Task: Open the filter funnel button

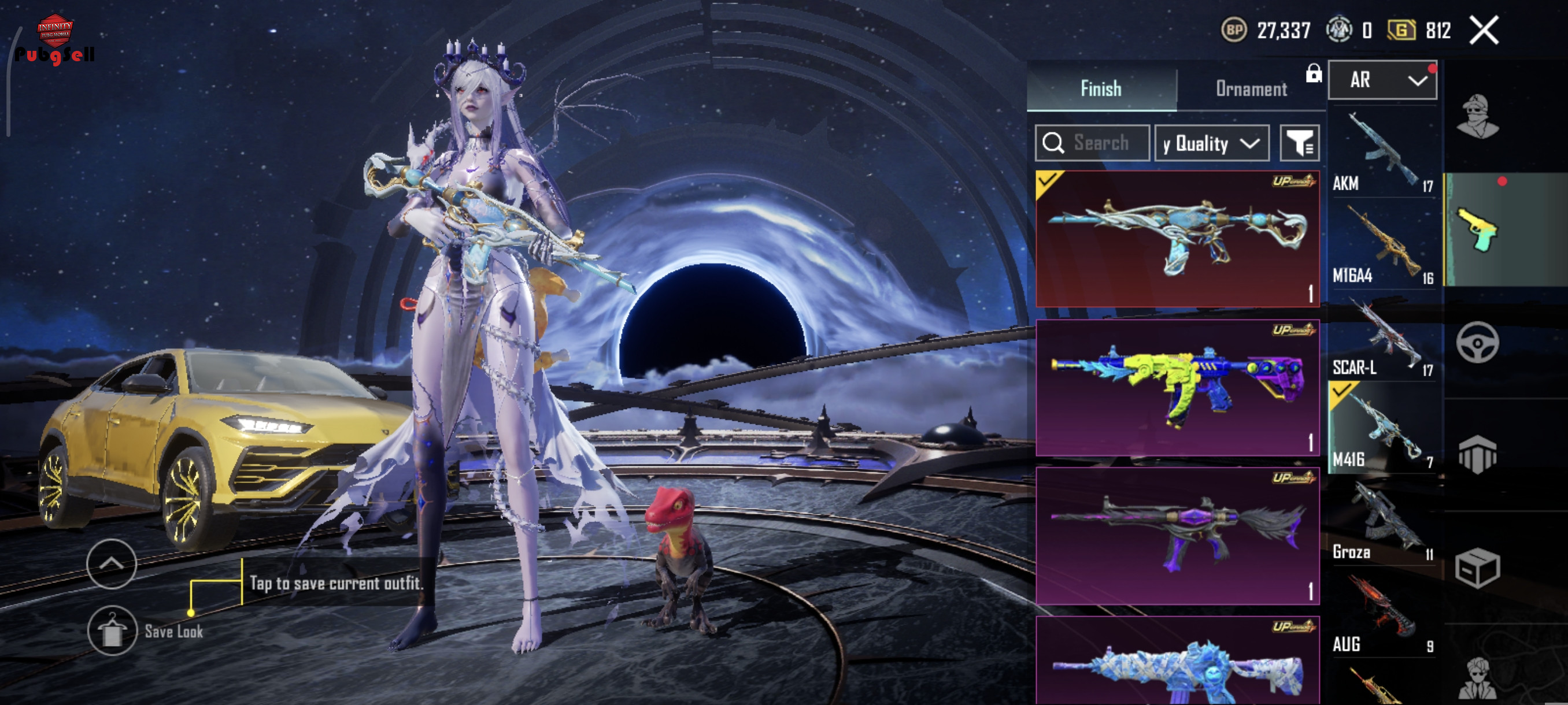Action: pyautogui.click(x=1299, y=143)
